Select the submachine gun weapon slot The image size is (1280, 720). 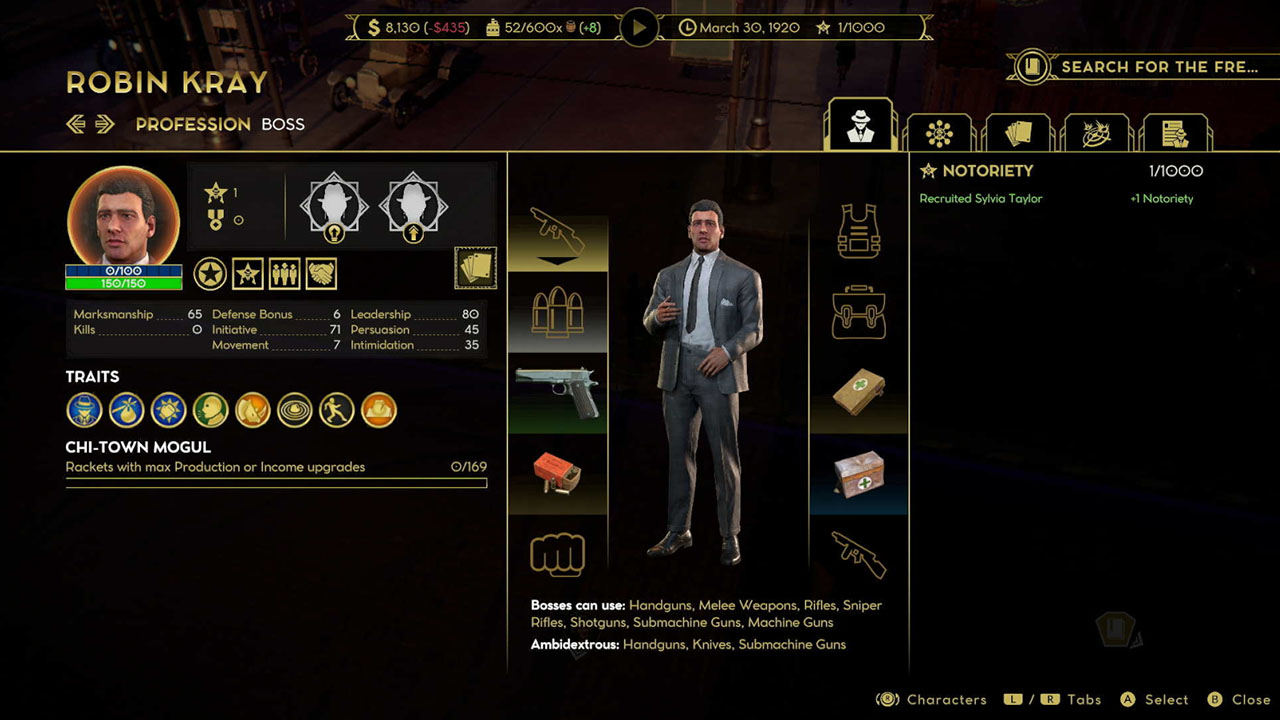point(557,232)
